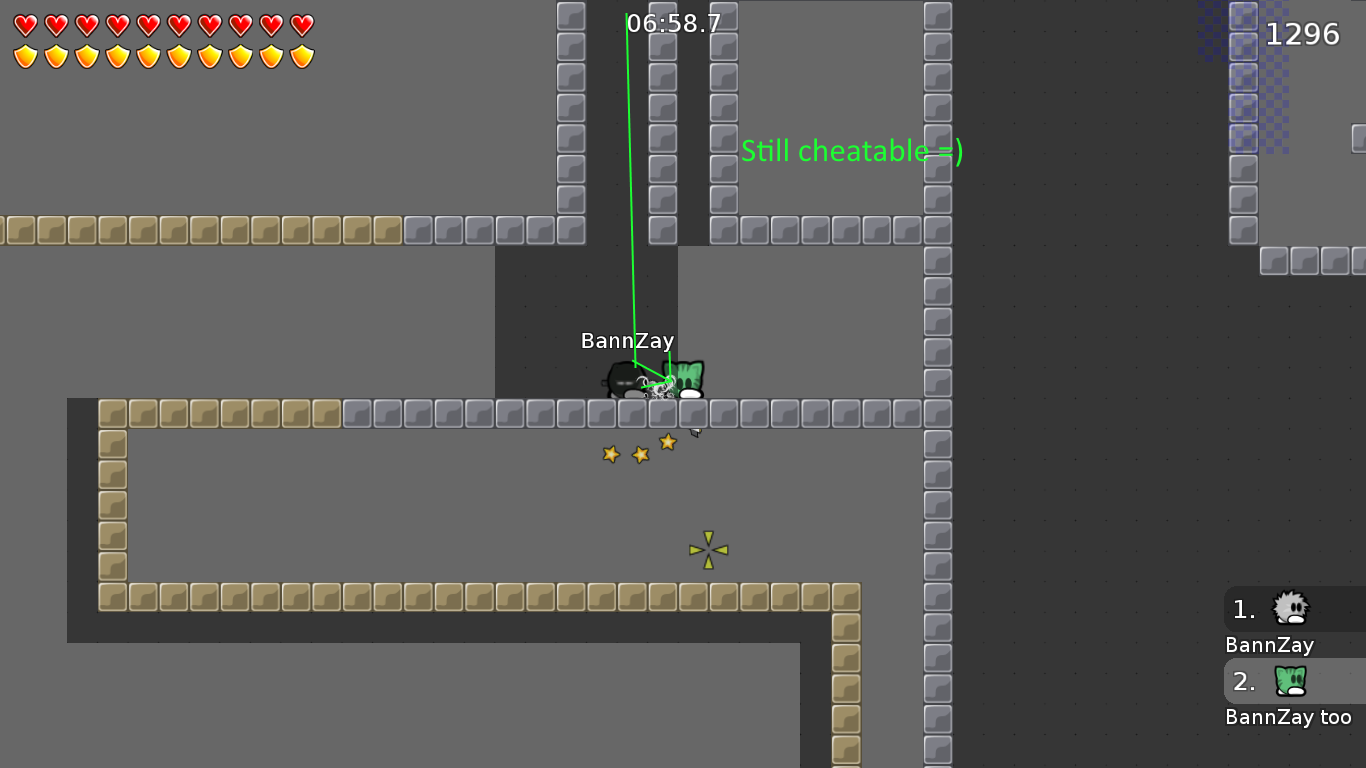The height and width of the screenshot is (768, 1366).
Task: Select the 'BannZay' entry in the leaderboard
Action: click(x=1268, y=645)
